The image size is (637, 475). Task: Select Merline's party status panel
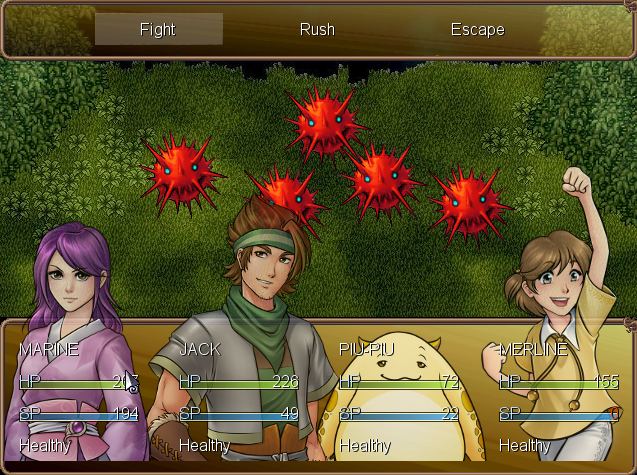tap(558, 396)
